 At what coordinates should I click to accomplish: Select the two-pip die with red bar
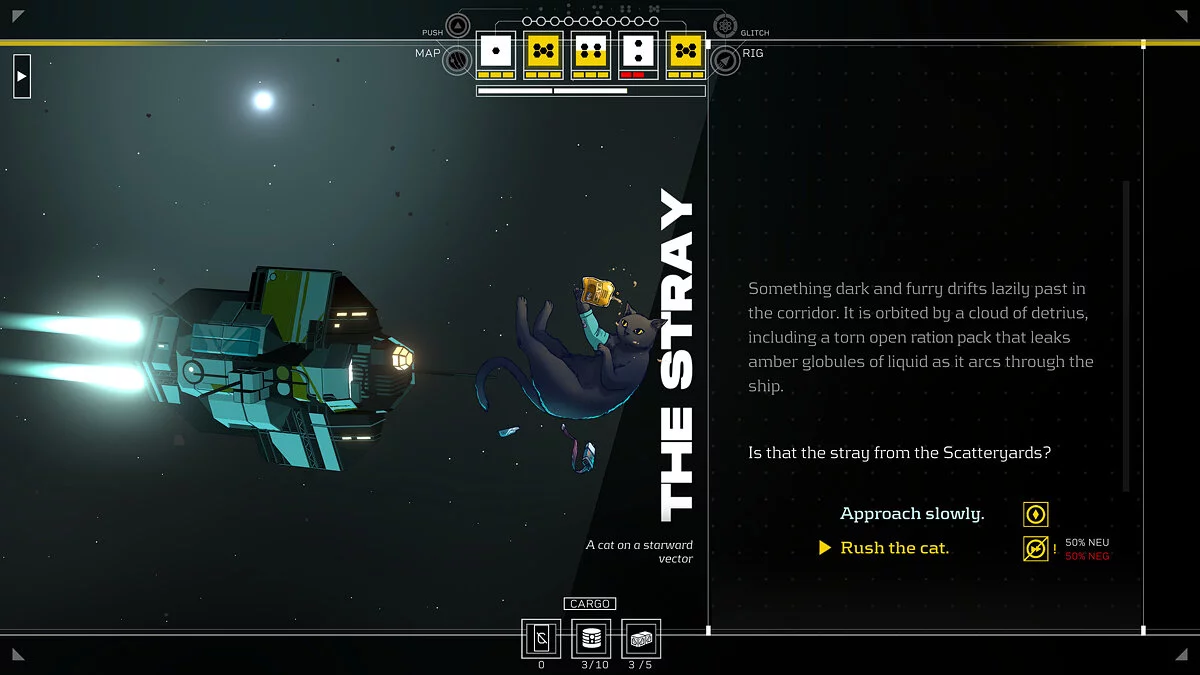click(x=640, y=50)
